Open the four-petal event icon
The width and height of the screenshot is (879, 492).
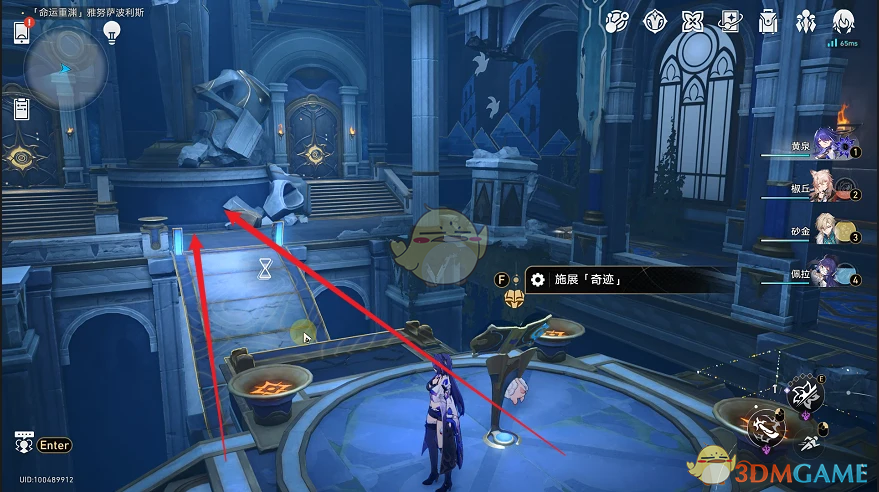(692, 22)
